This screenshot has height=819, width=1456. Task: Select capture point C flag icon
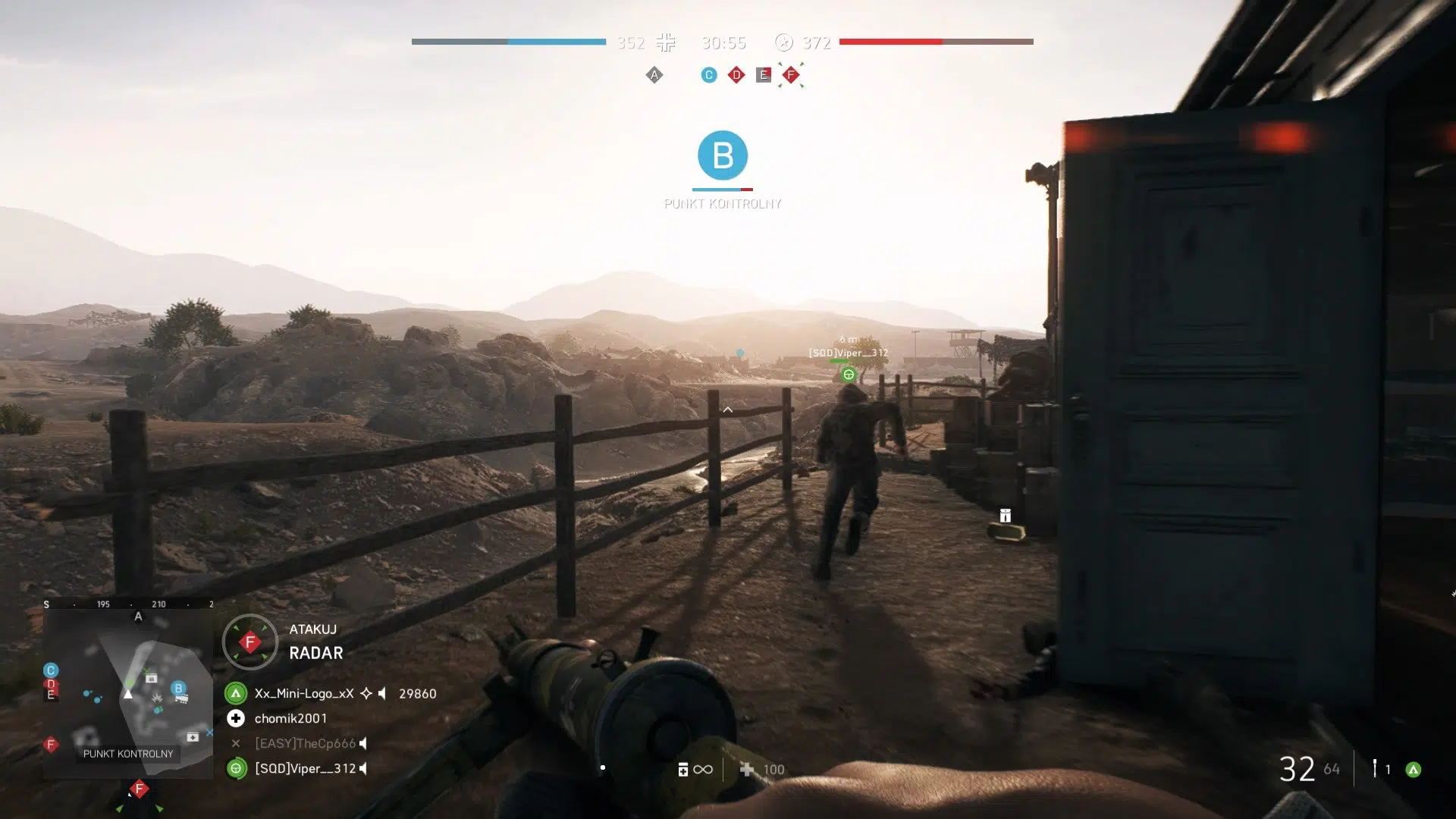coord(709,75)
